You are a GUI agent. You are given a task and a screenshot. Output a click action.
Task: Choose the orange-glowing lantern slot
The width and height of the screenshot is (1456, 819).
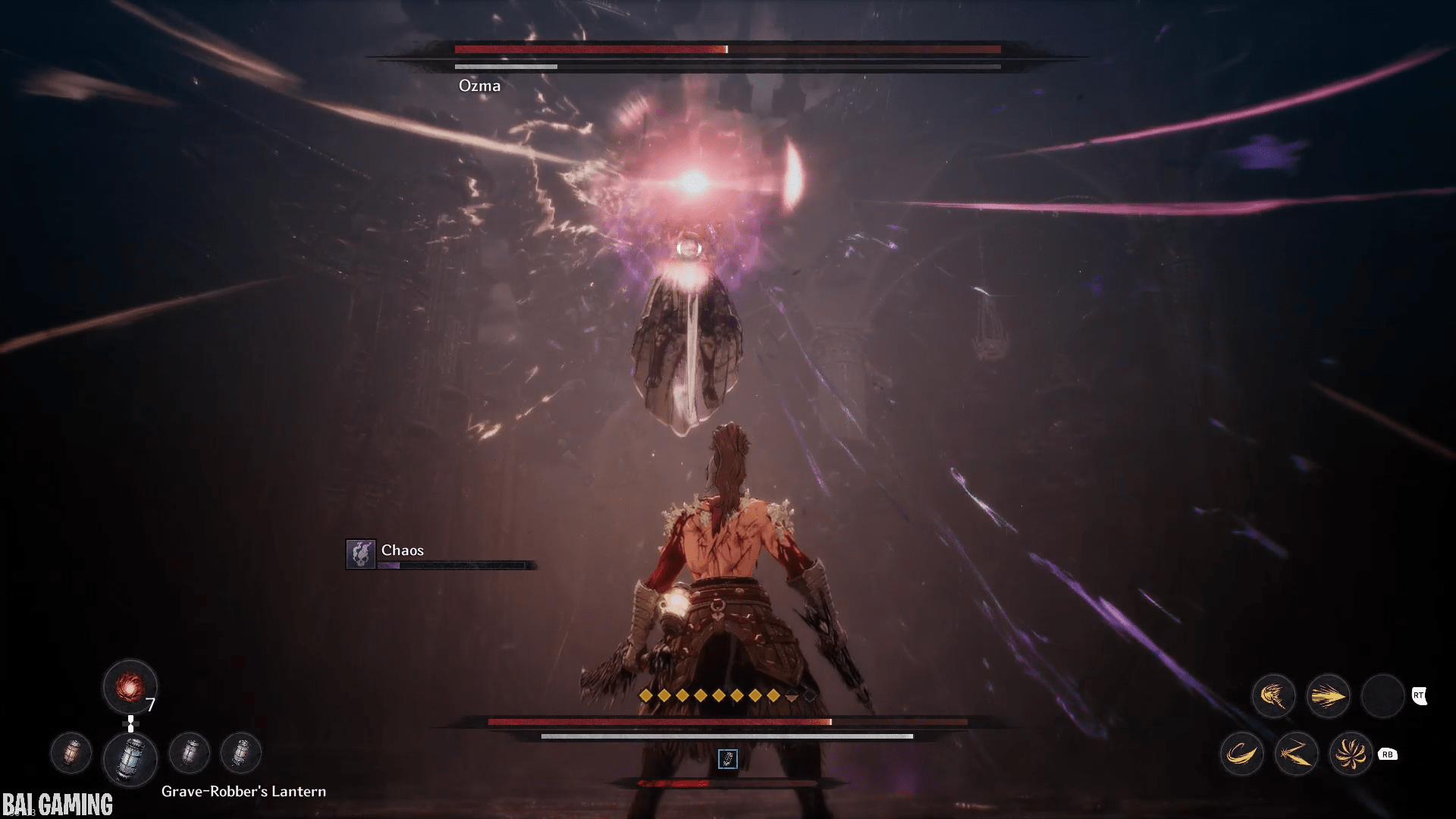click(71, 754)
